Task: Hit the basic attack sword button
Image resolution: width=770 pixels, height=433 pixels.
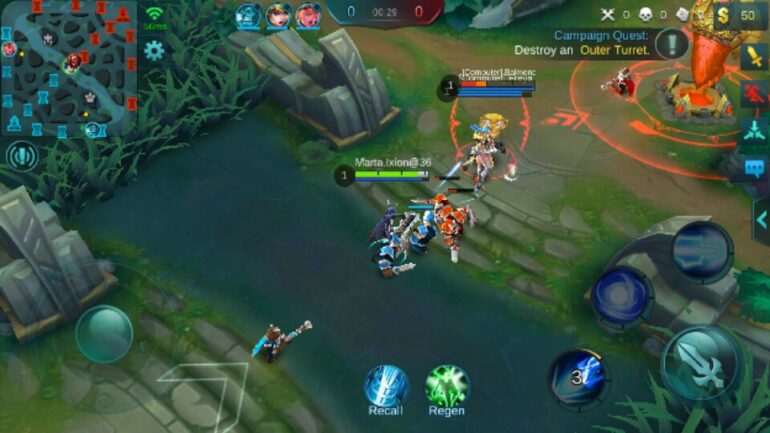Action: click(x=701, y=362)
